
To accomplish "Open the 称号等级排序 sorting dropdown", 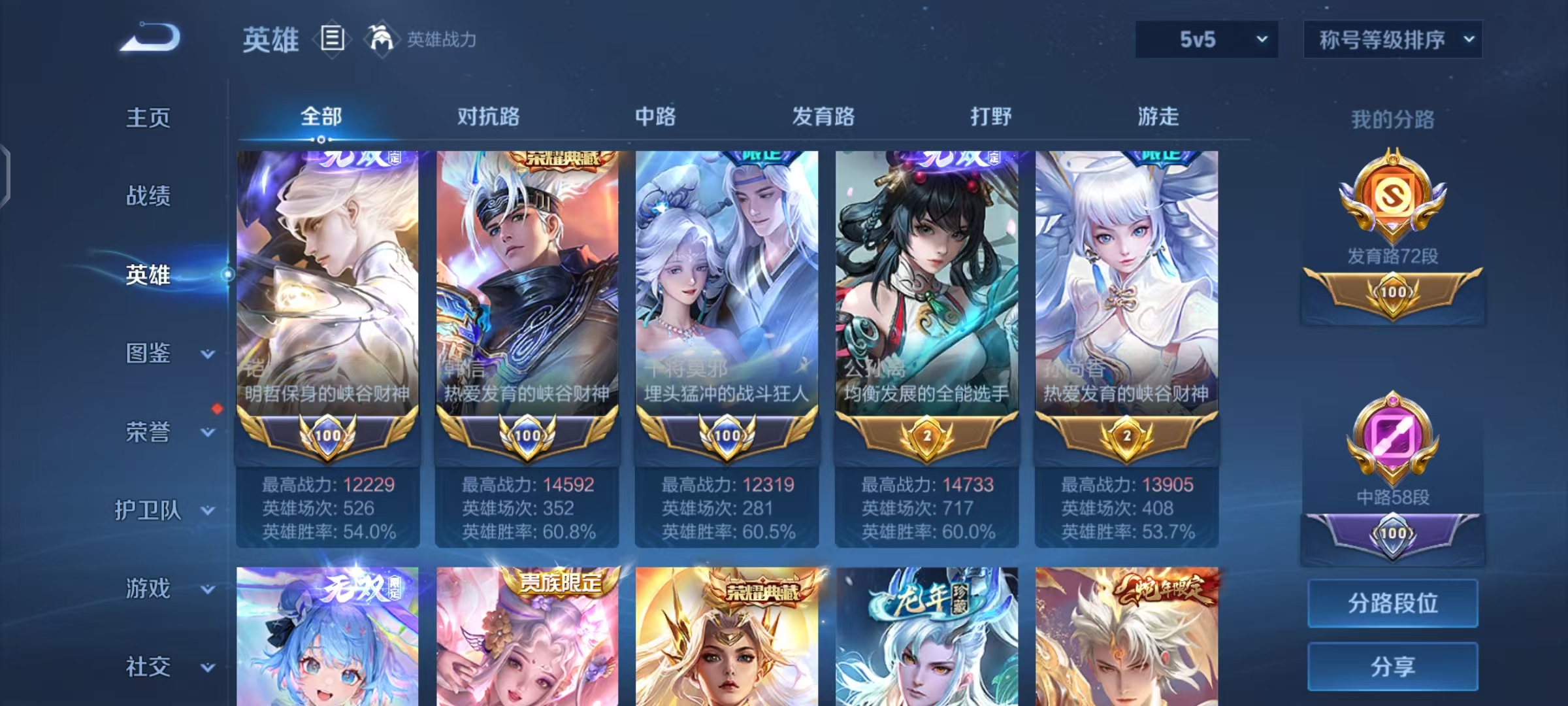I will [x=1394, y=39].
